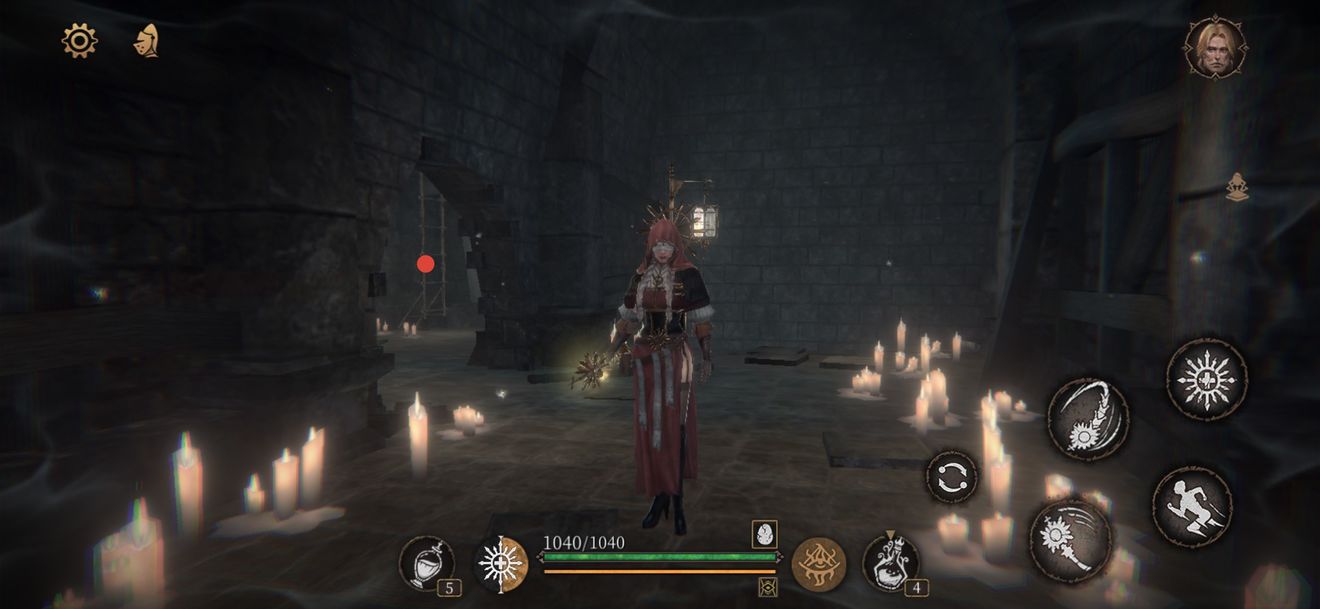Screen dimensions: 1320x609
Task: Activate the golden eye sigil ability
Action: point(819,563)
